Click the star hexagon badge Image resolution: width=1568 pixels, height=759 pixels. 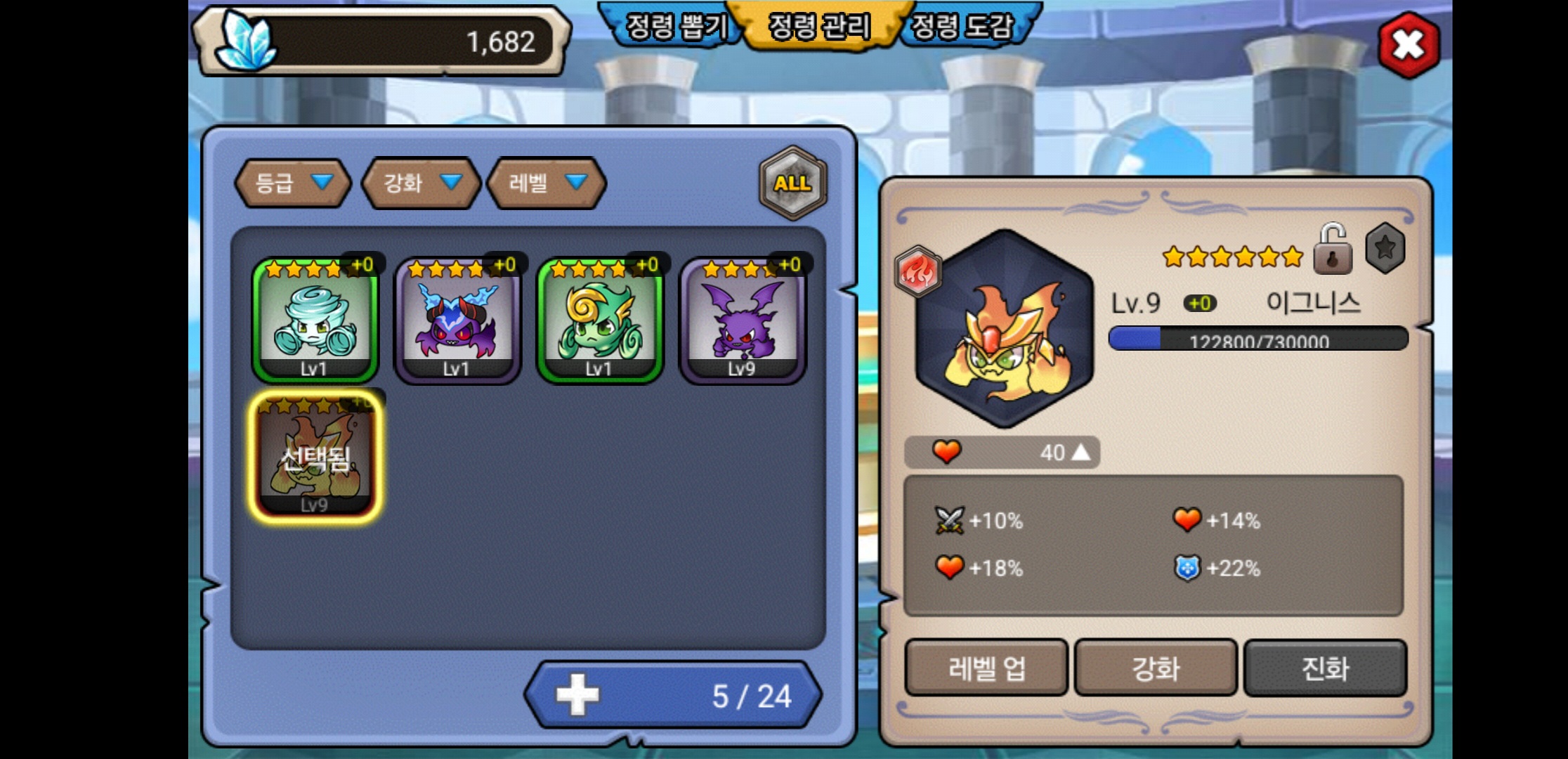[1385, 248]
